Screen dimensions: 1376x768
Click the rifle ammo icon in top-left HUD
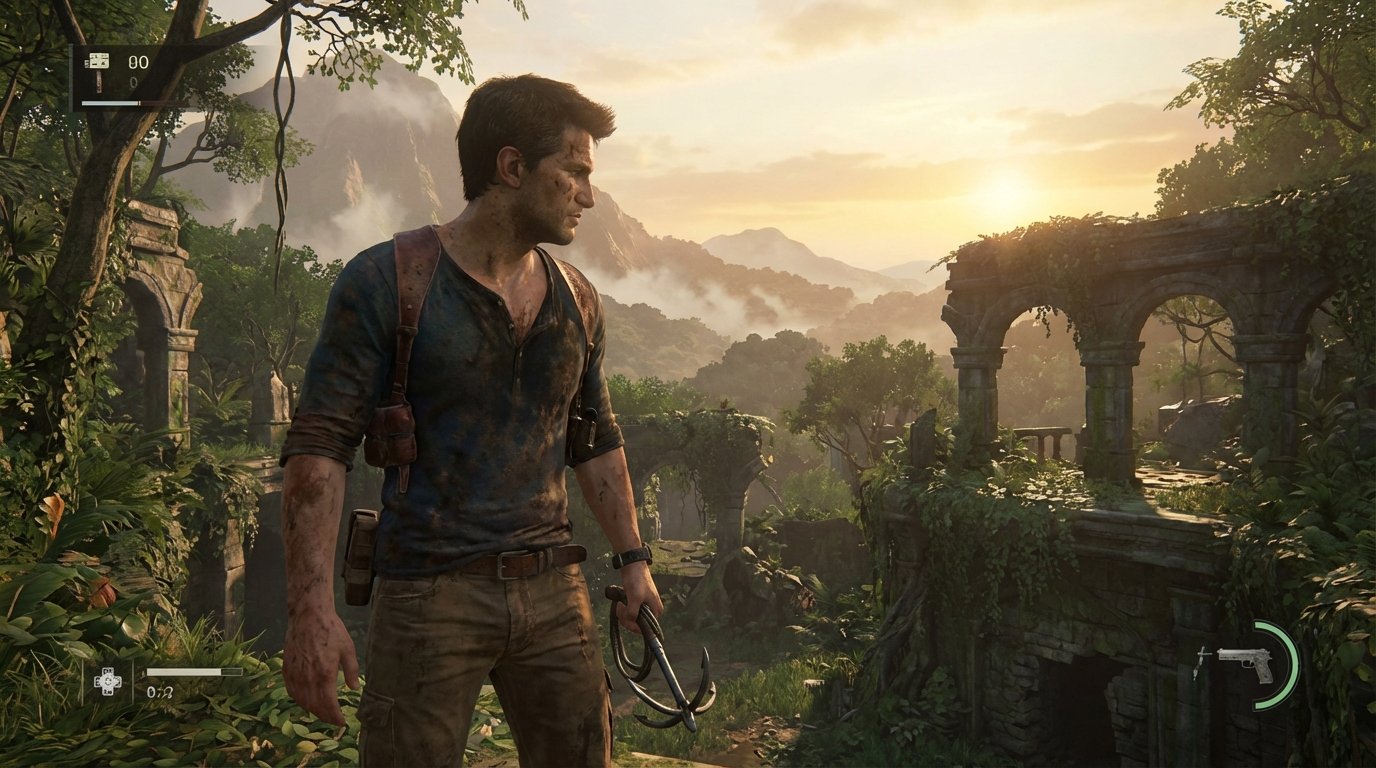(98, 61)
